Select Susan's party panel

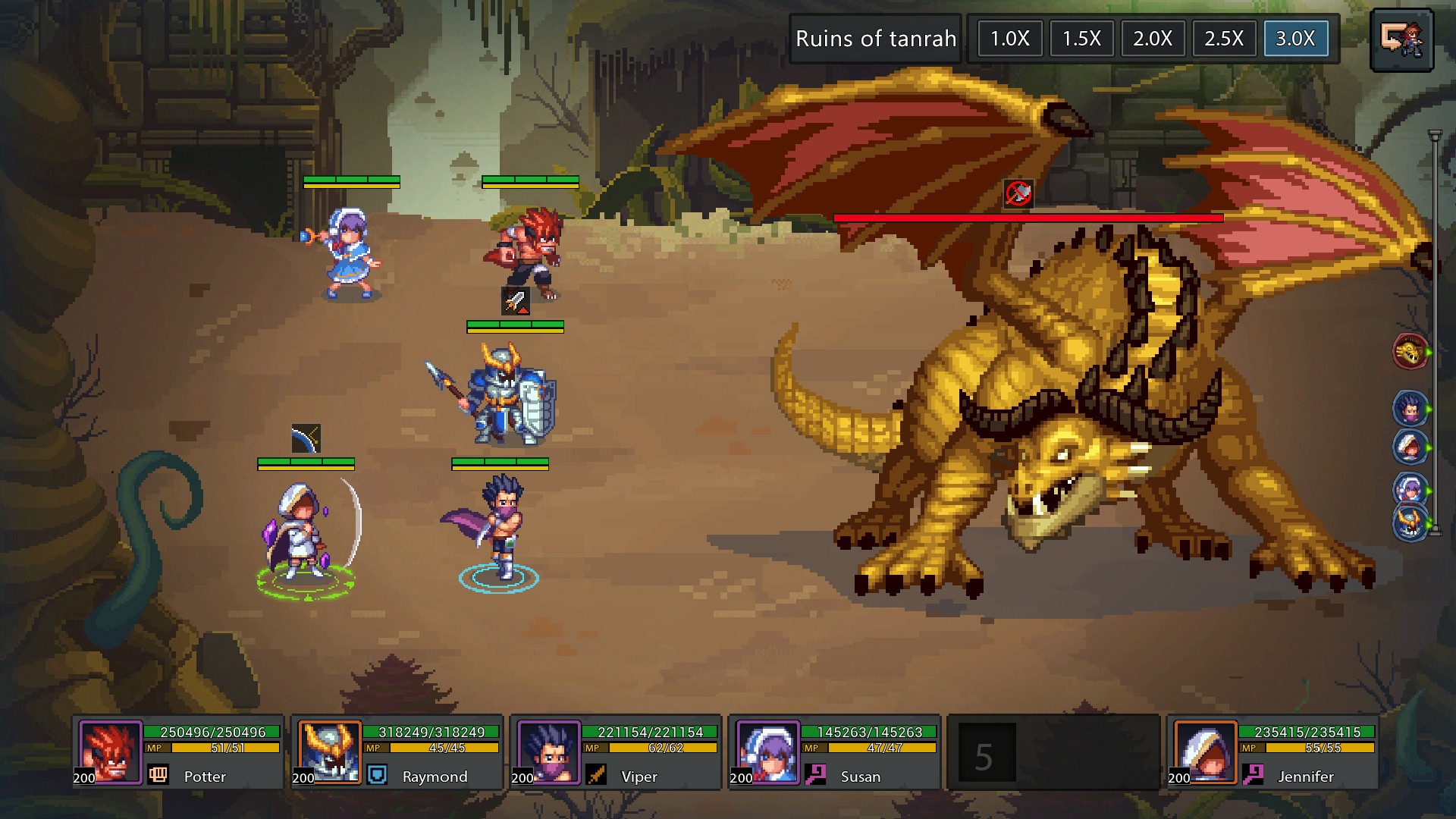click(833, 752)
